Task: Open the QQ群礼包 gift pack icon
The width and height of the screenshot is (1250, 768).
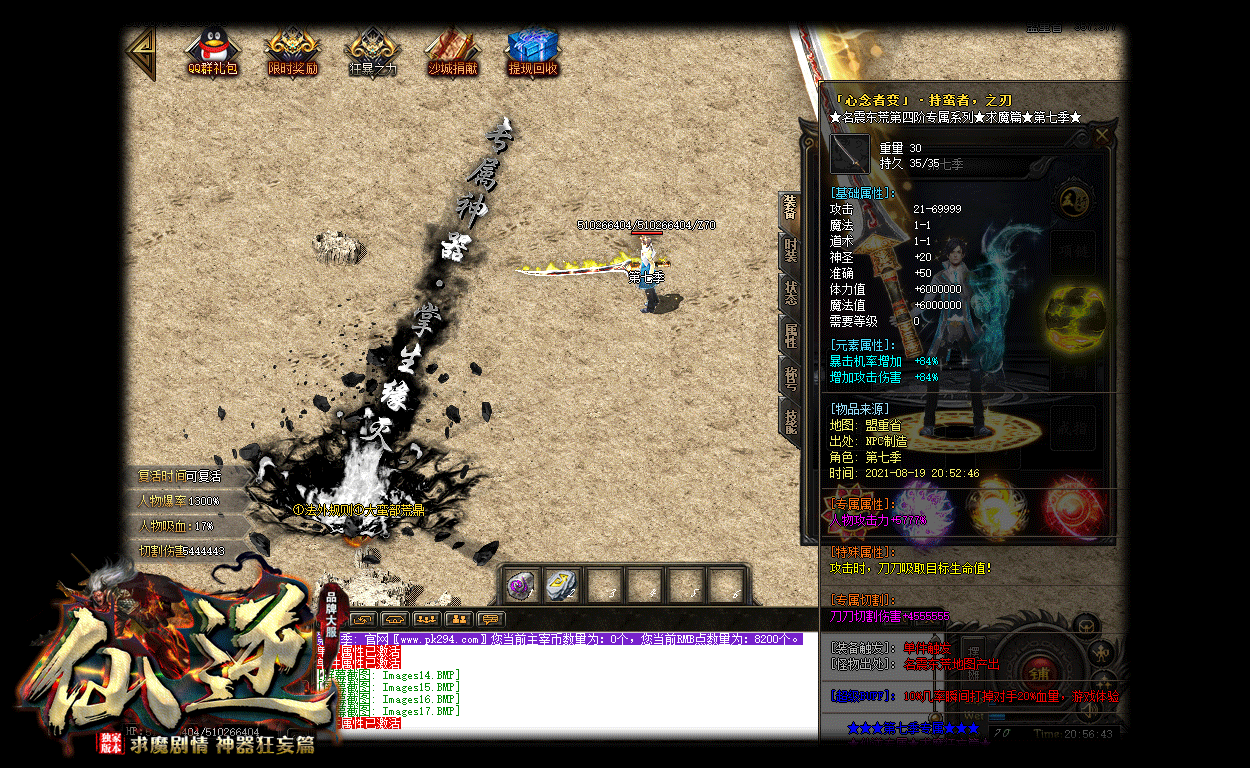Action: (x=212, y=52)
